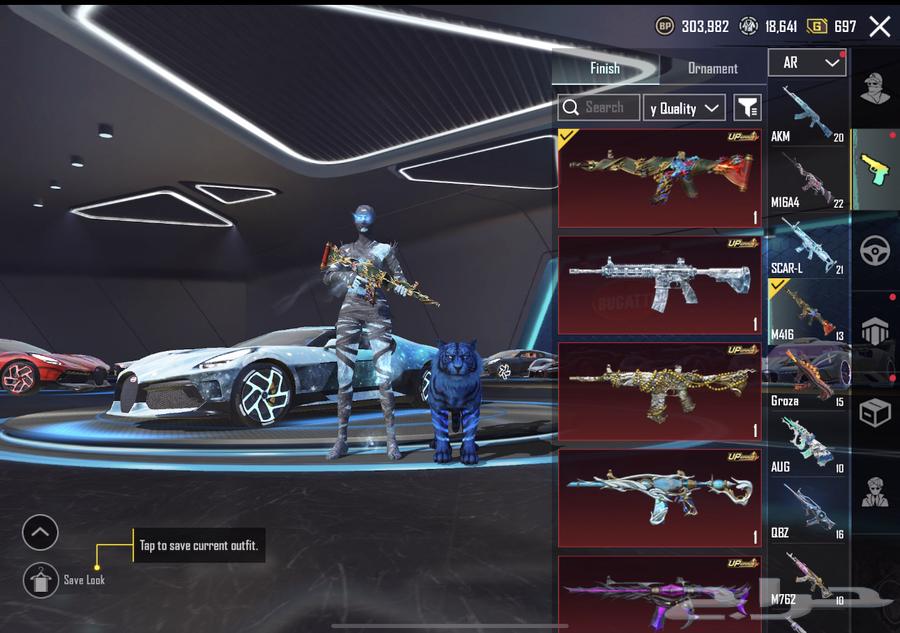The width and height of the screenshot is (900, 633).
Task: Tap the Save Look button
Action: pyautogui.click(x=42, y=580)
